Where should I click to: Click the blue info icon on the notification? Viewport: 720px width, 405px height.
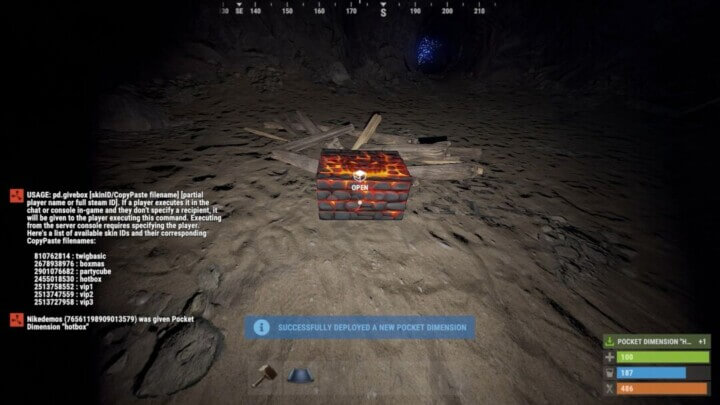(x=261, y=327)
